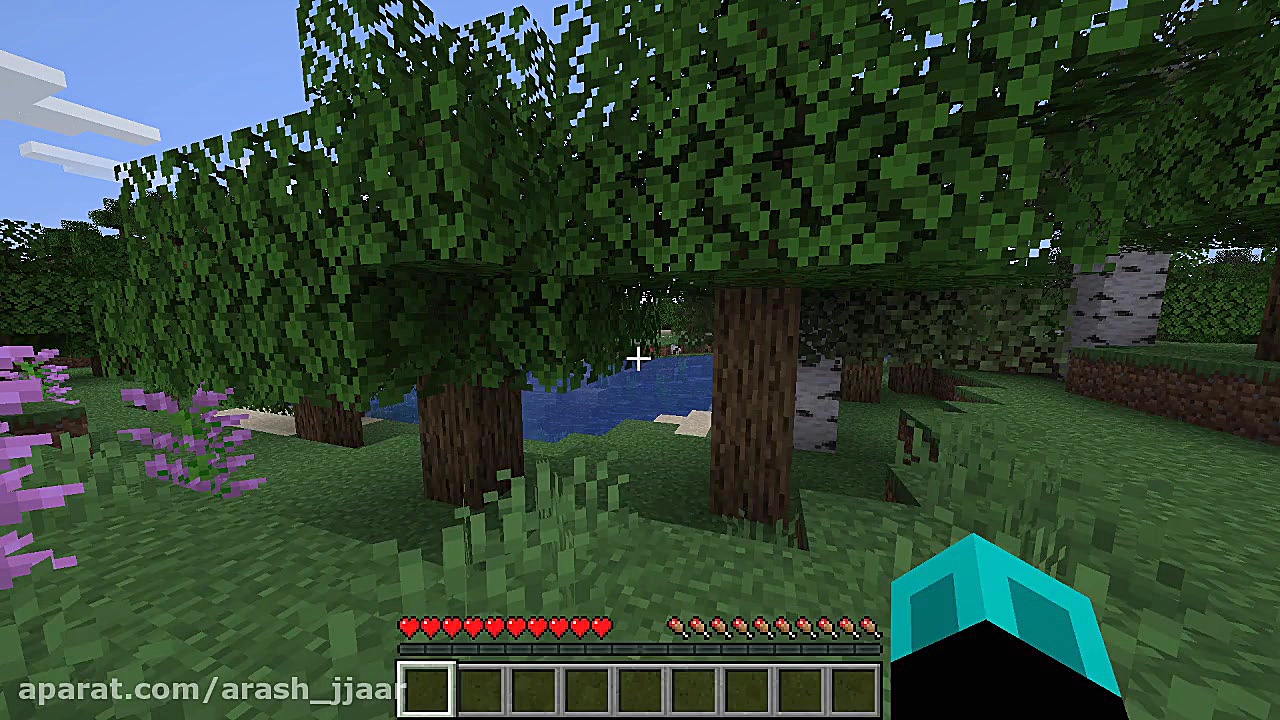Click the experience bar below the hearts
Viewport: 1280px width, 720px height.
click(640, 650)
